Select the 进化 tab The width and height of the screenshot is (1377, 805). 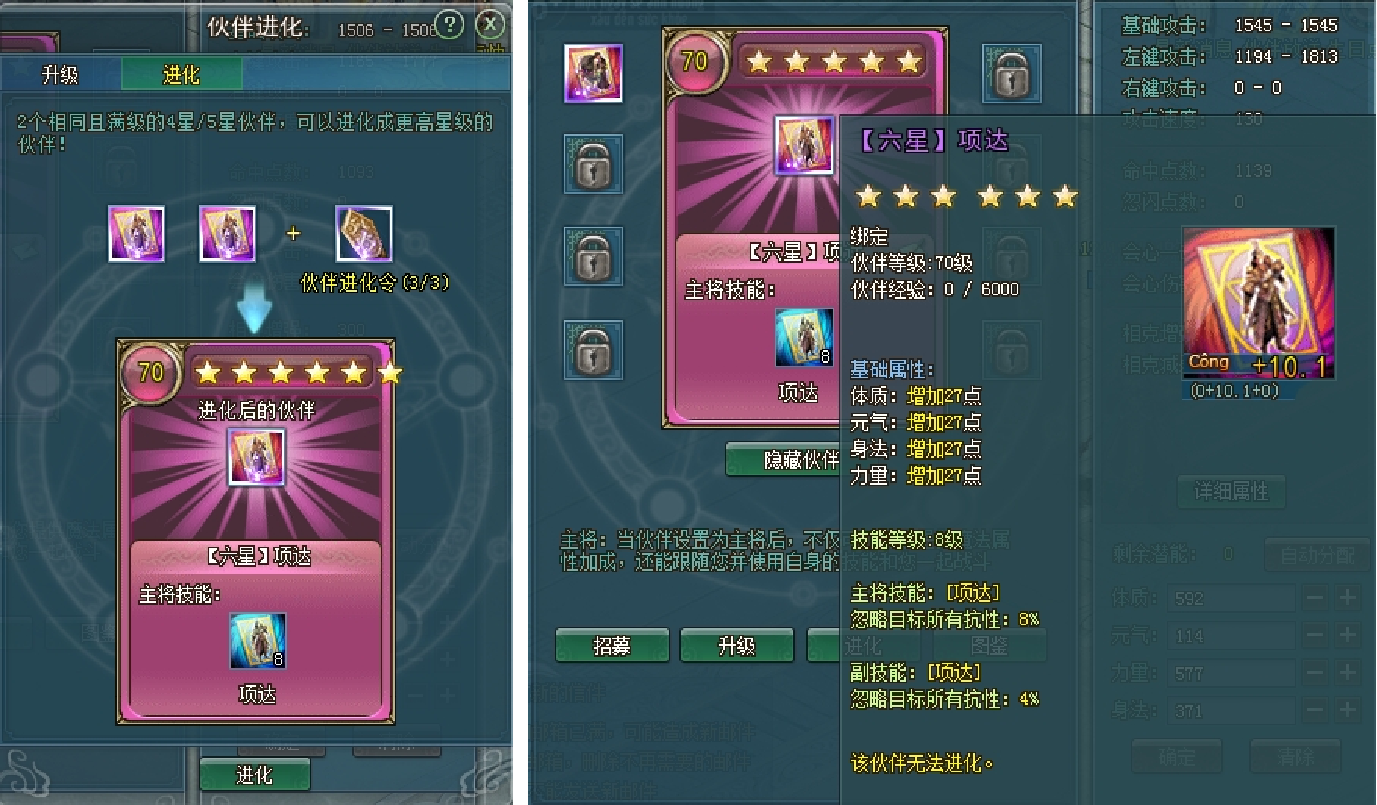(181, 75)
